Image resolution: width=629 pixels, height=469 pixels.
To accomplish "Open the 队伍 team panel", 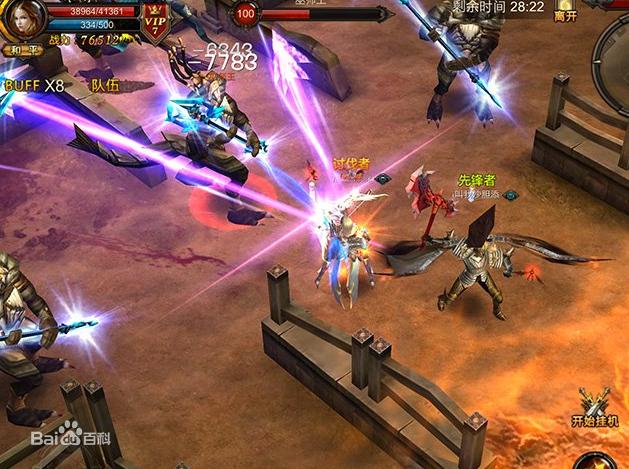I will click(105, 86).
